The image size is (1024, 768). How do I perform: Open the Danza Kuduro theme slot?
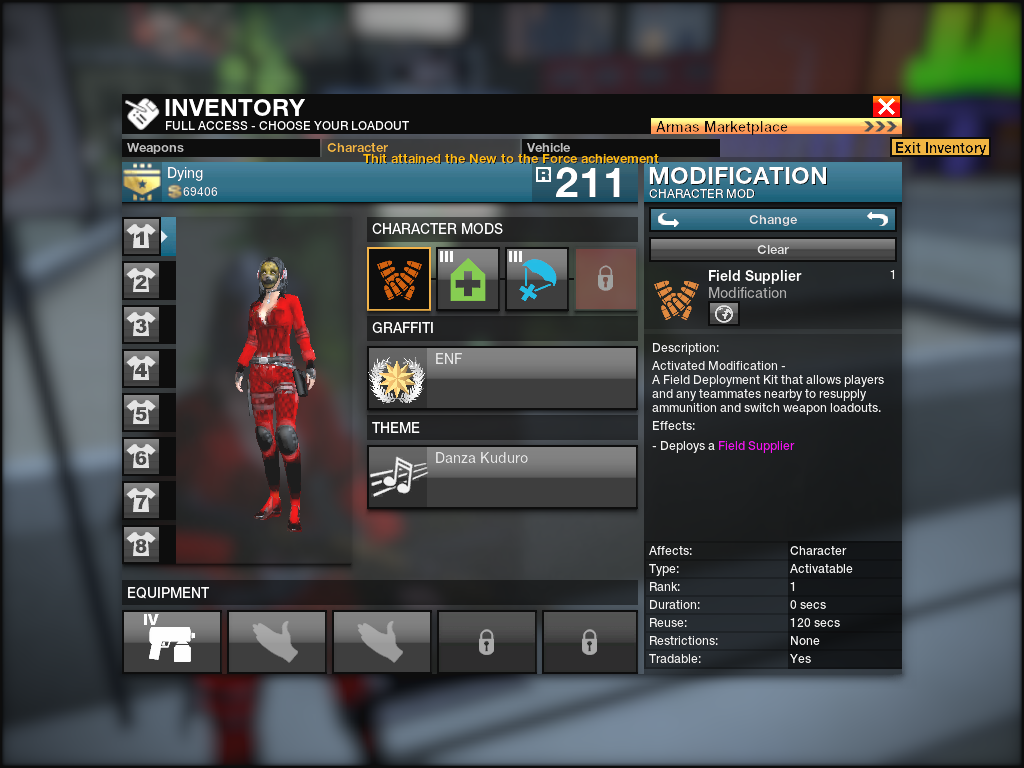point(502,477)
